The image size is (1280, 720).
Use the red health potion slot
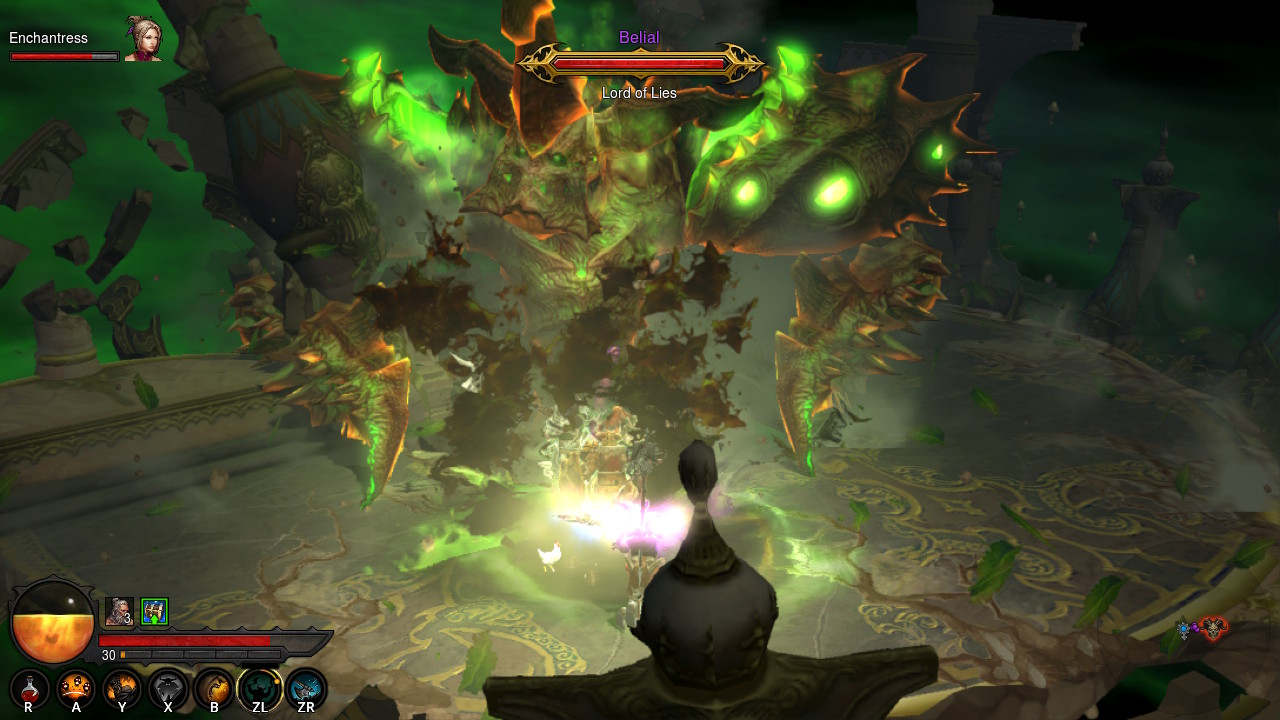(x=29, y=688)
